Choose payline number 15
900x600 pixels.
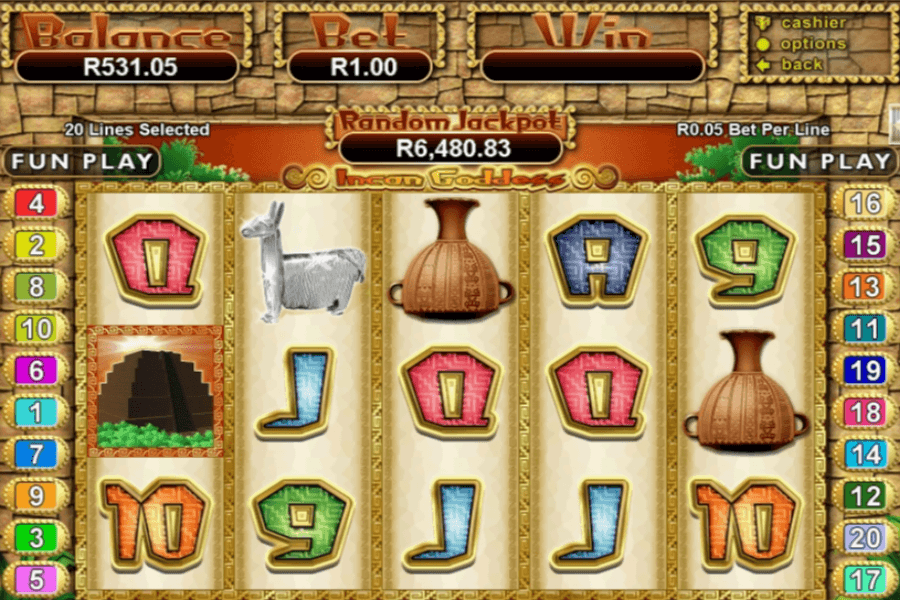click(864, 245)
